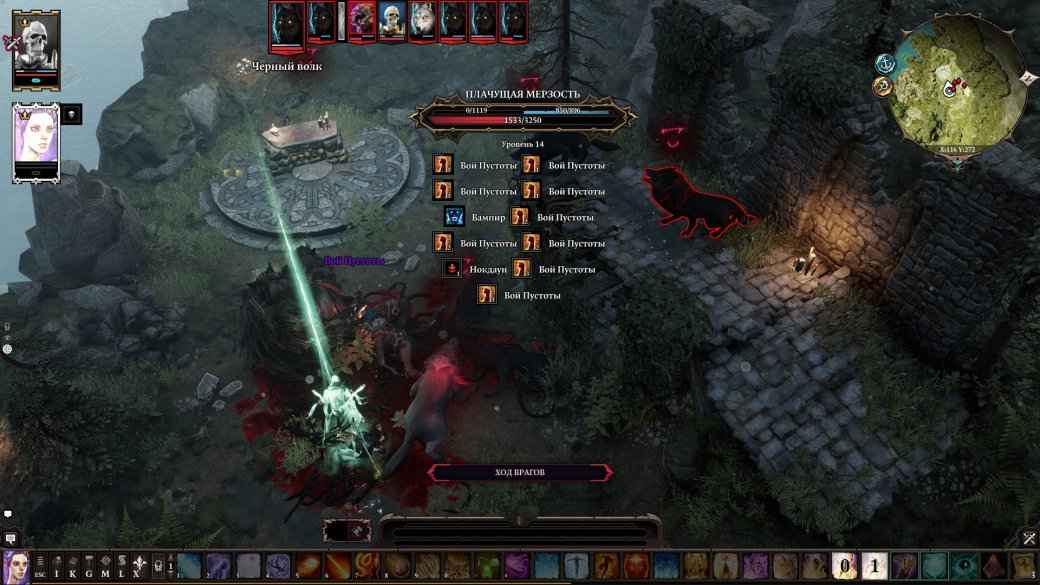
Task: Select the skeleton character portrait
Action: pos(37,44)
